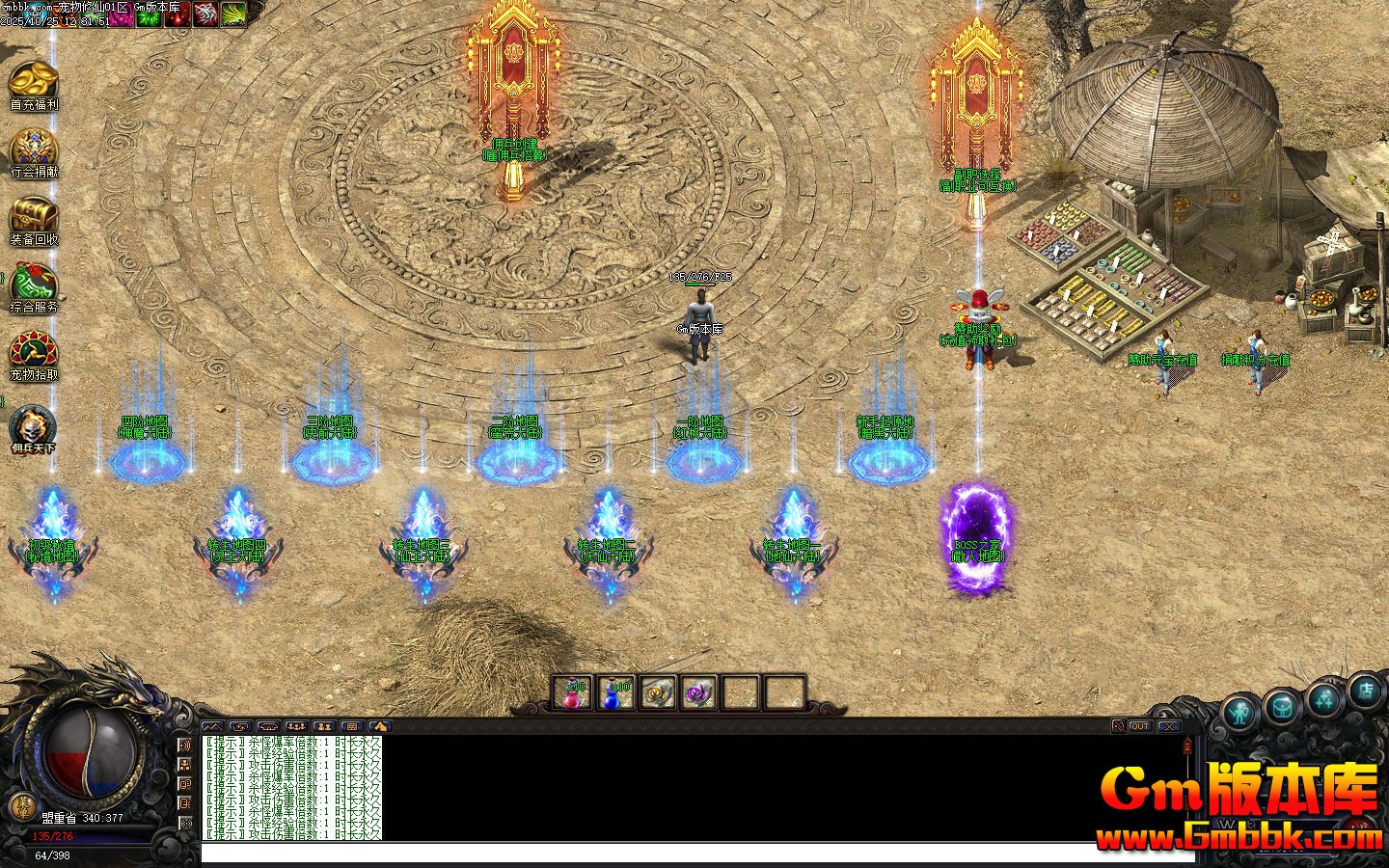Viewport: 1389px width, 868px height.
Task: Click the OUT button above chat
Action: pyautogui.click(x=1140, y=726)
